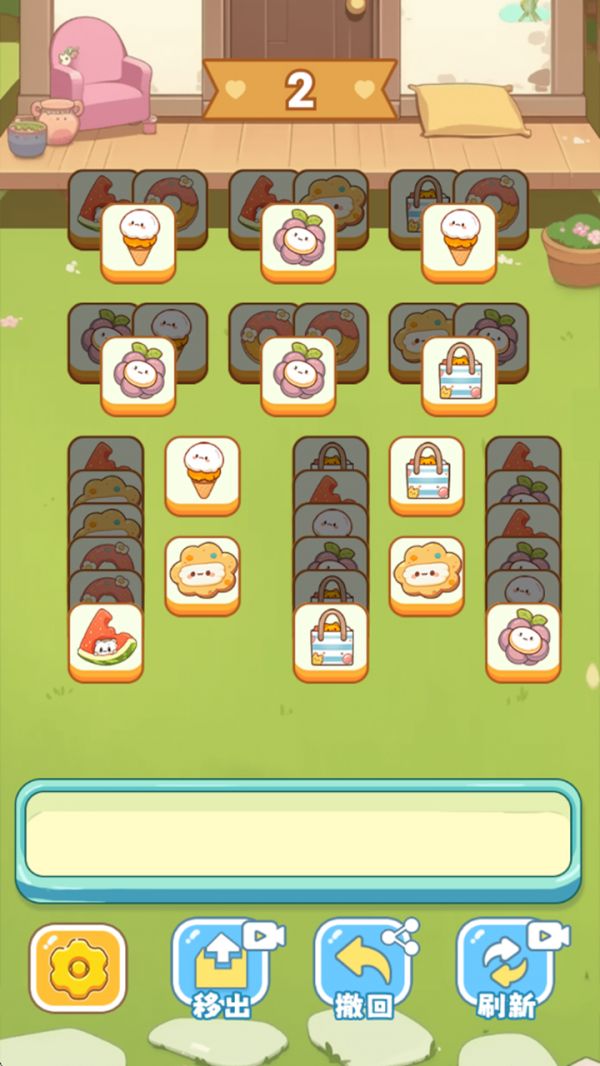The image size is (600, 1066).
Task: Shuffle tiles with the 刷新 button
Action: pos(505,967)
